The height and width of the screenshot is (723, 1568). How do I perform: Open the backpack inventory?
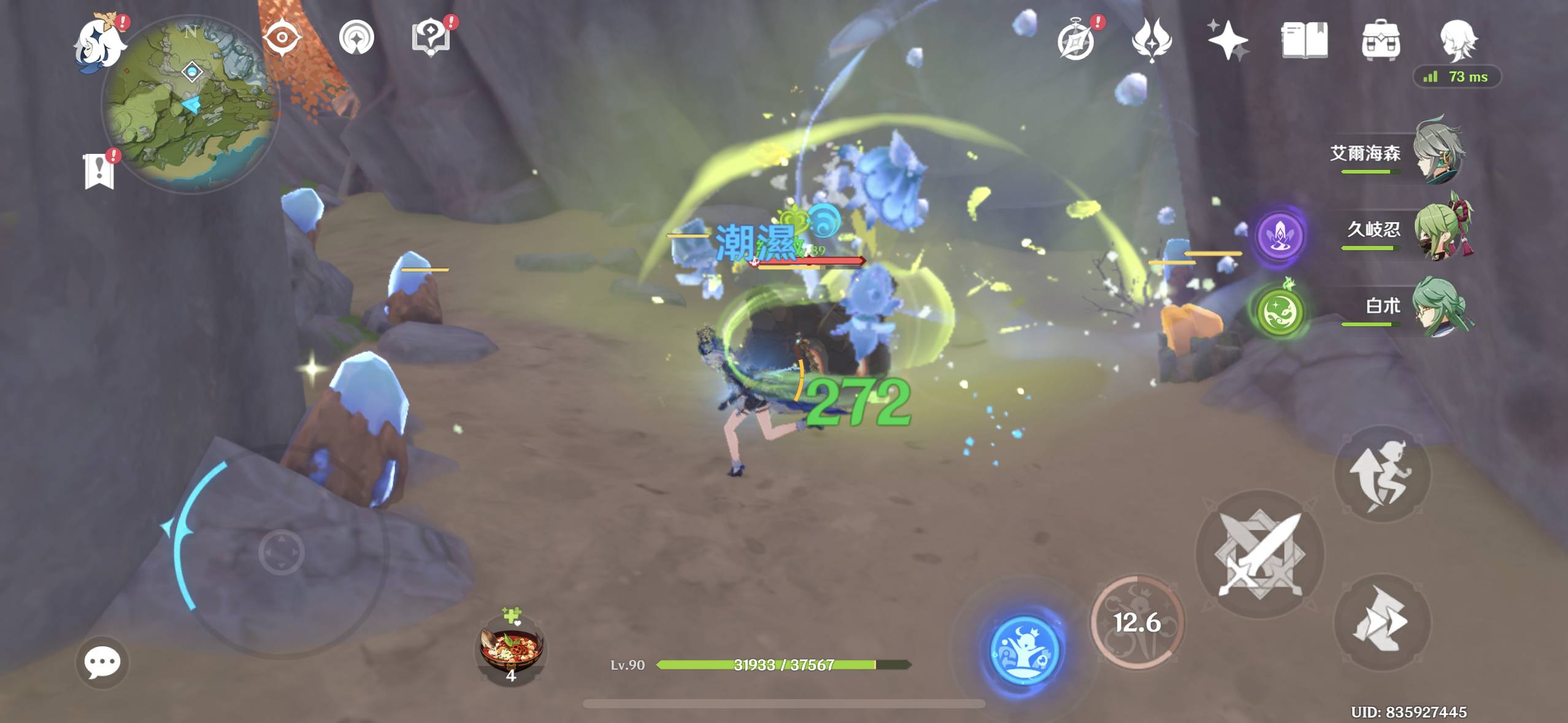(1380, 41)
